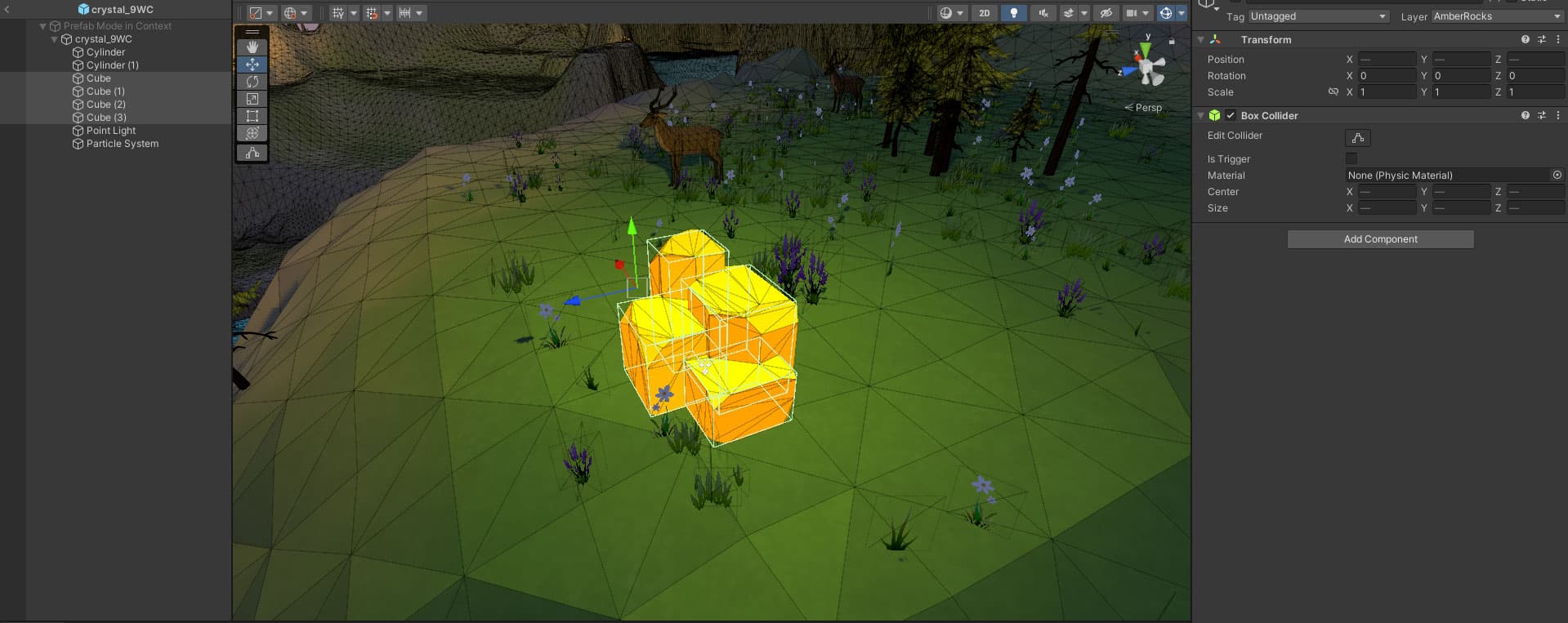The image size is (1568, 623).
Task: Select Point Light in the hierarchy
Action: click(111, 131)
